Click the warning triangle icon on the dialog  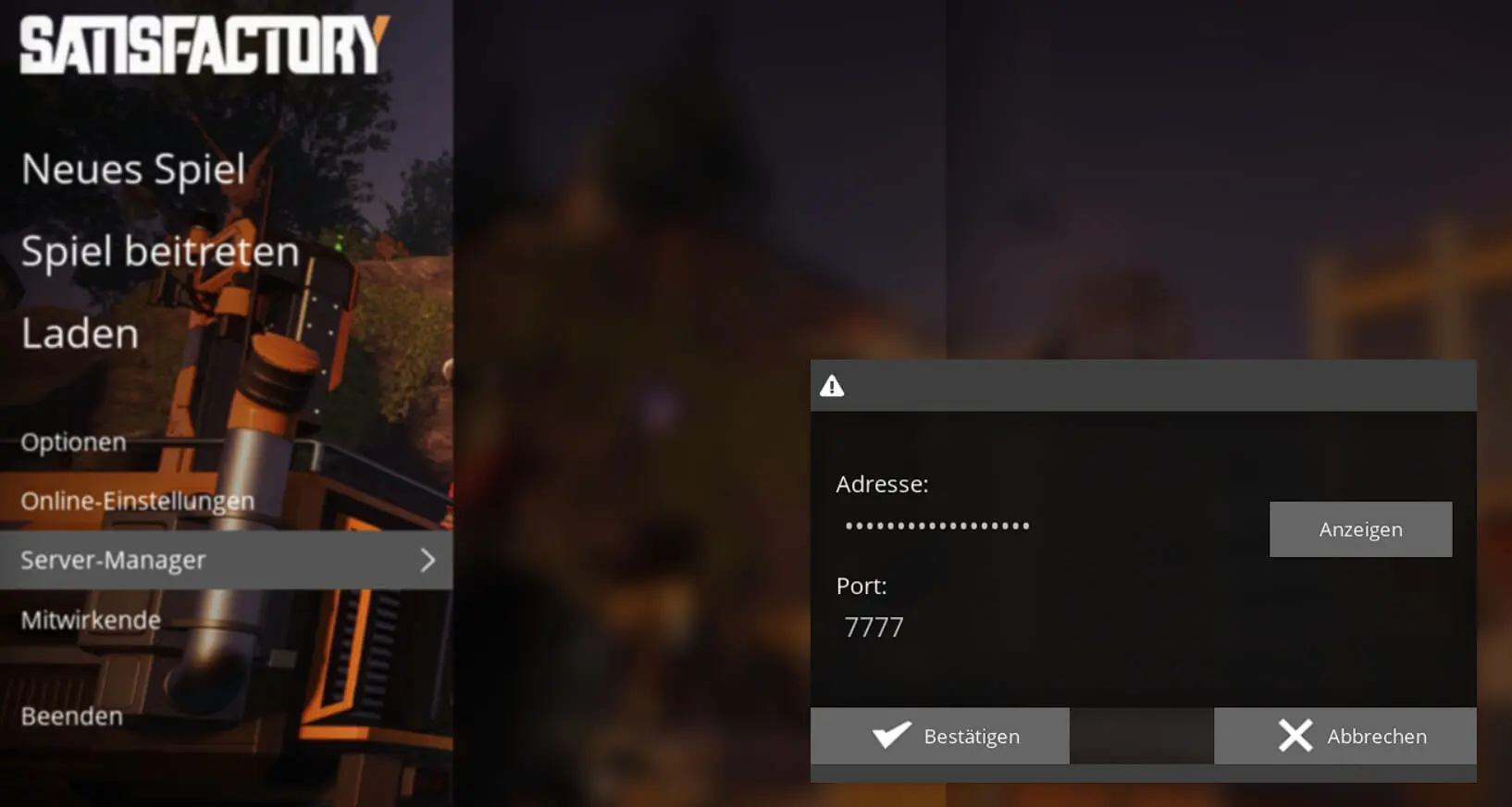831,386
